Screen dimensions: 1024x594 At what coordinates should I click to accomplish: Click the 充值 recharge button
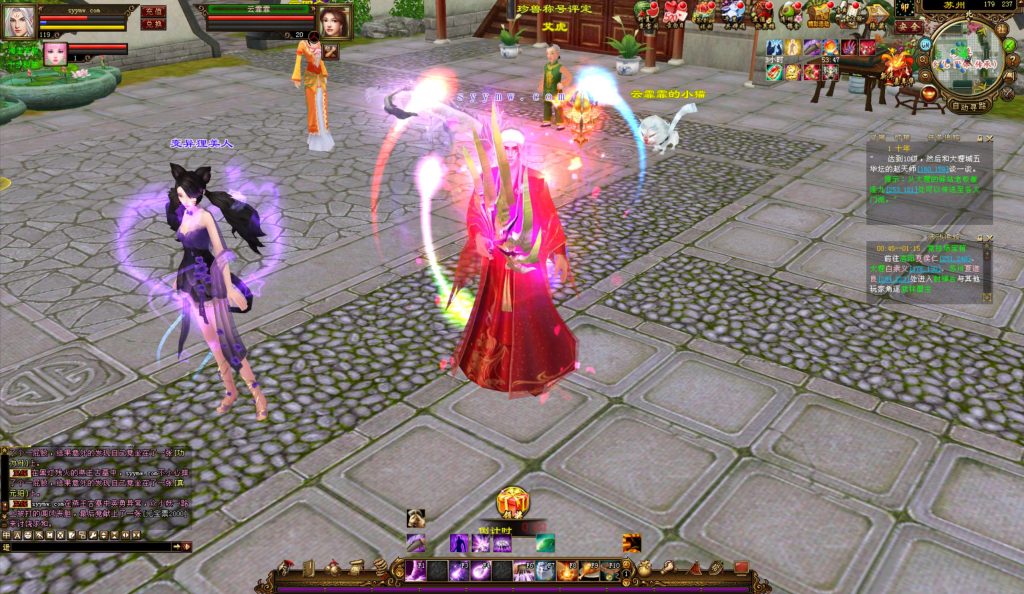pos(153,11)
